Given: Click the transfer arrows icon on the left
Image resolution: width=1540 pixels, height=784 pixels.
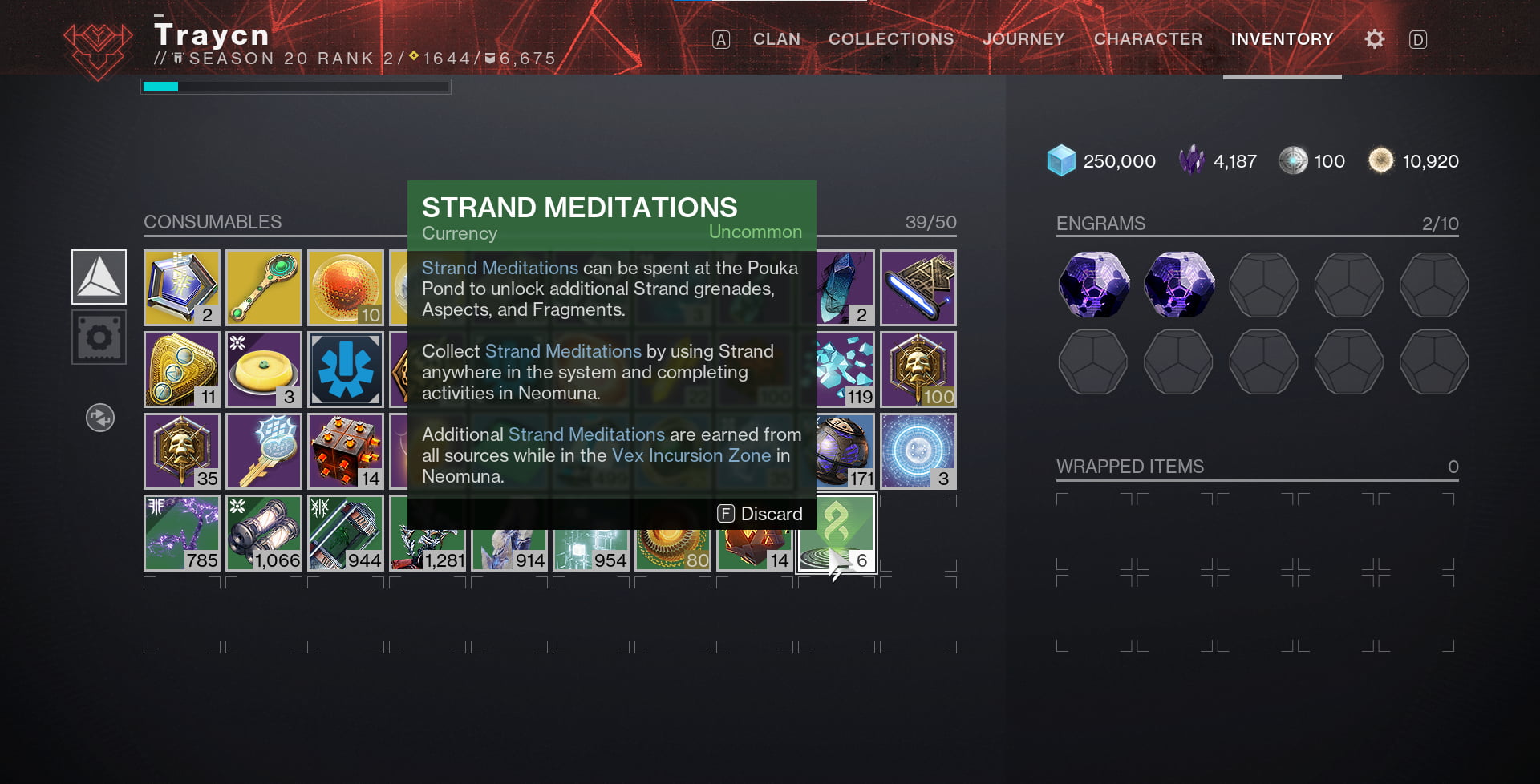Looking at the screenshot, I should pyautogui.click(x=99, y=418).
